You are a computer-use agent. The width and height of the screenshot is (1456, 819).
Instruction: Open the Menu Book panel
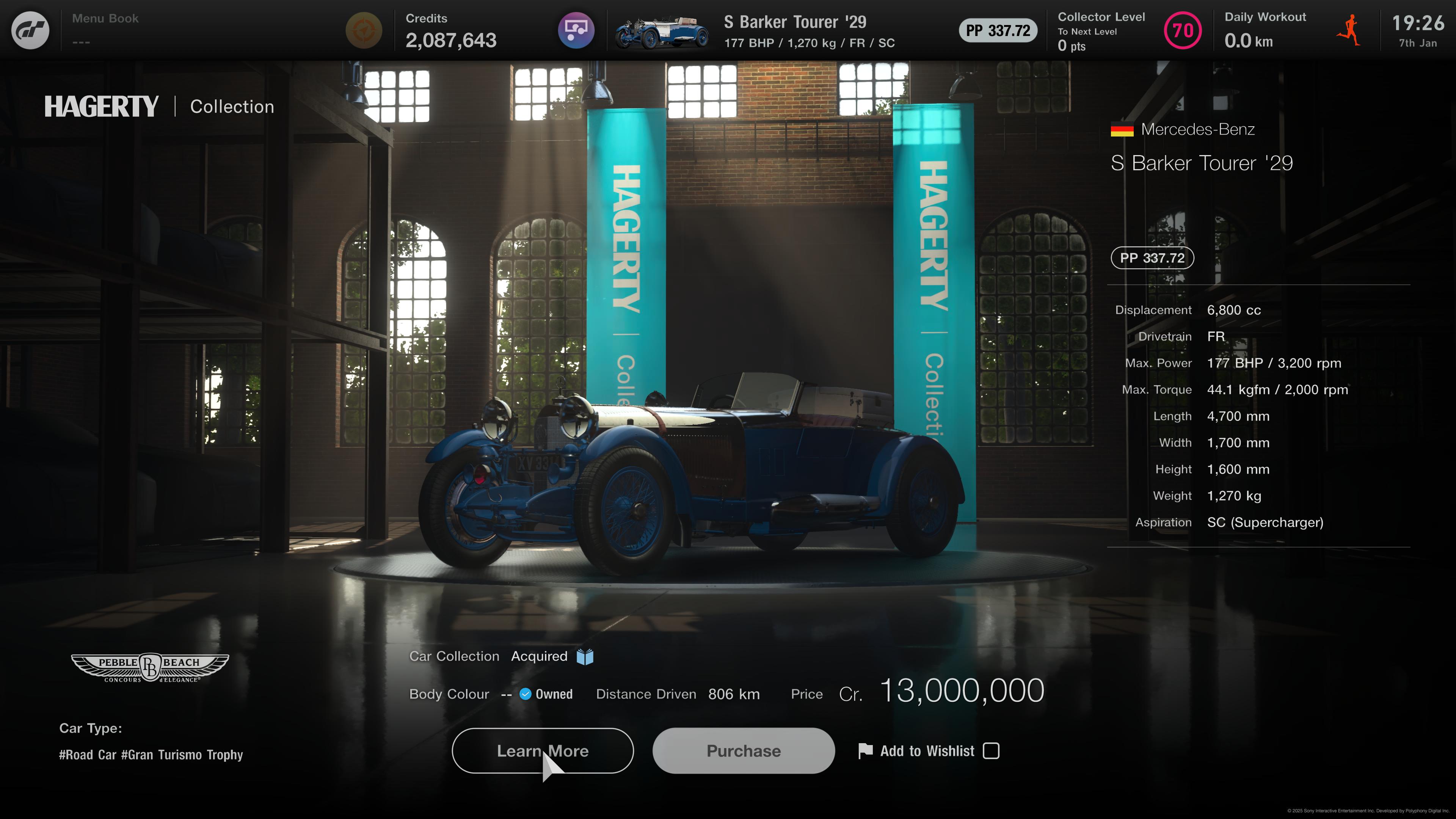coord(105,30)
